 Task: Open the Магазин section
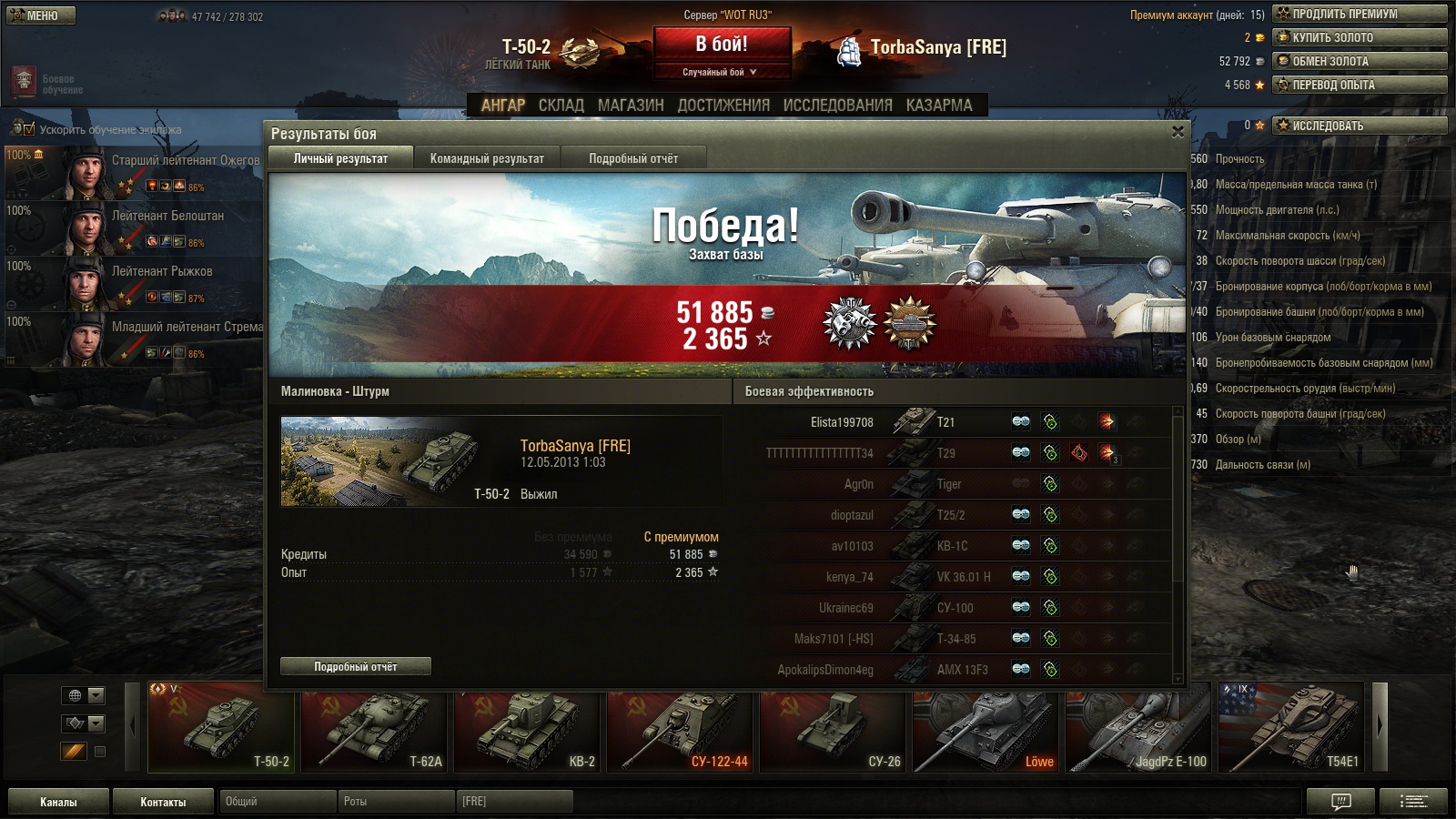[631, 106]
